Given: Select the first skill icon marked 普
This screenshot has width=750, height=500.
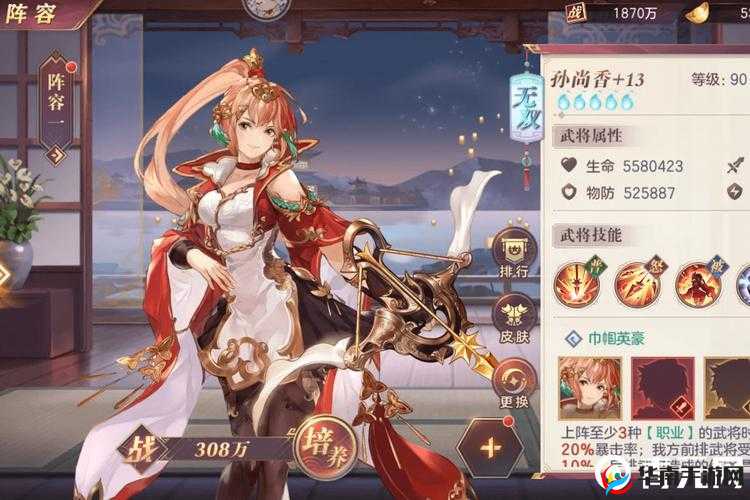Looking at the screenshot, I should click(x=578, y=283).
